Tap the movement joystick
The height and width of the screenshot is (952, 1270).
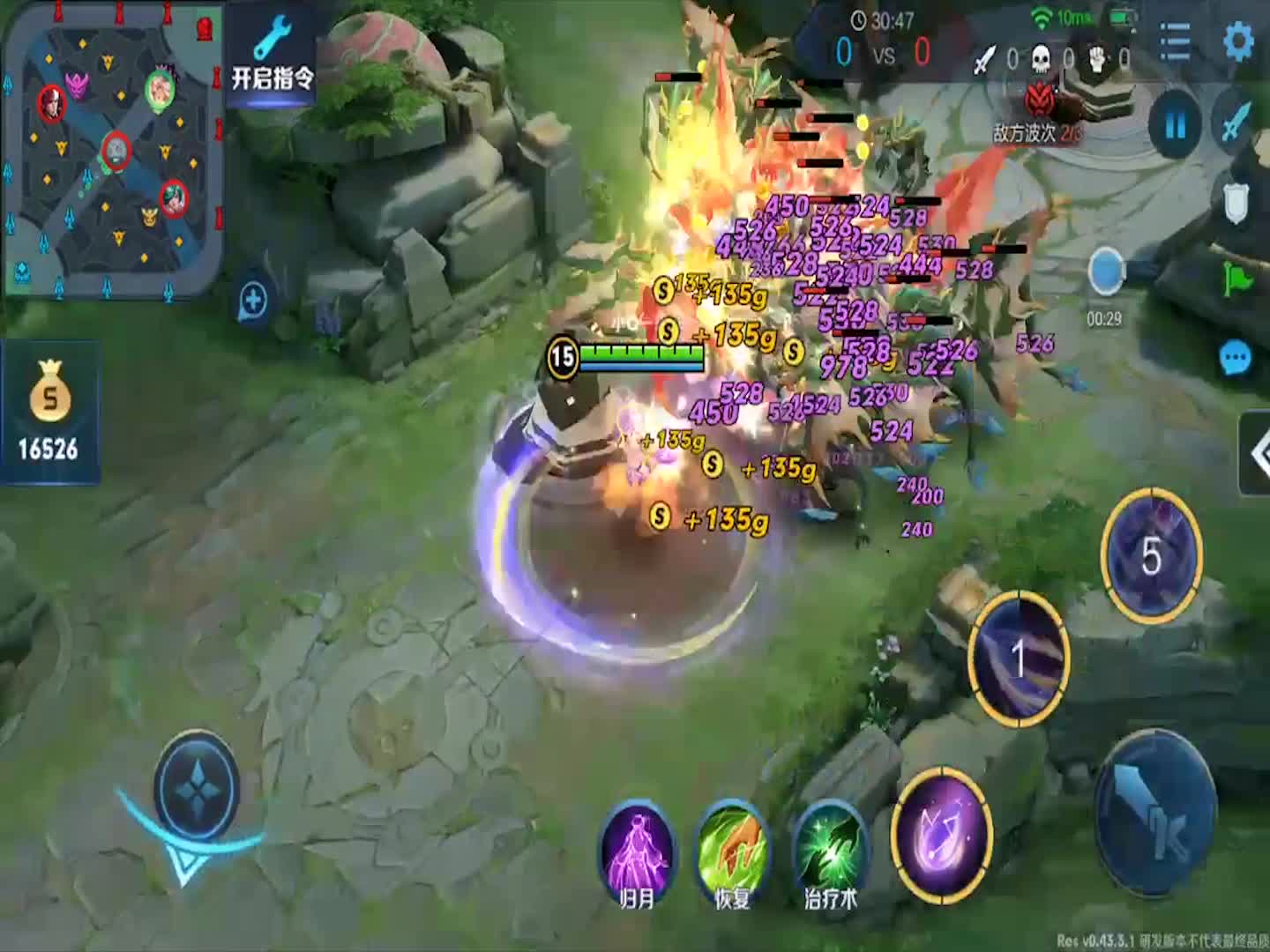(x=196, y=789)
